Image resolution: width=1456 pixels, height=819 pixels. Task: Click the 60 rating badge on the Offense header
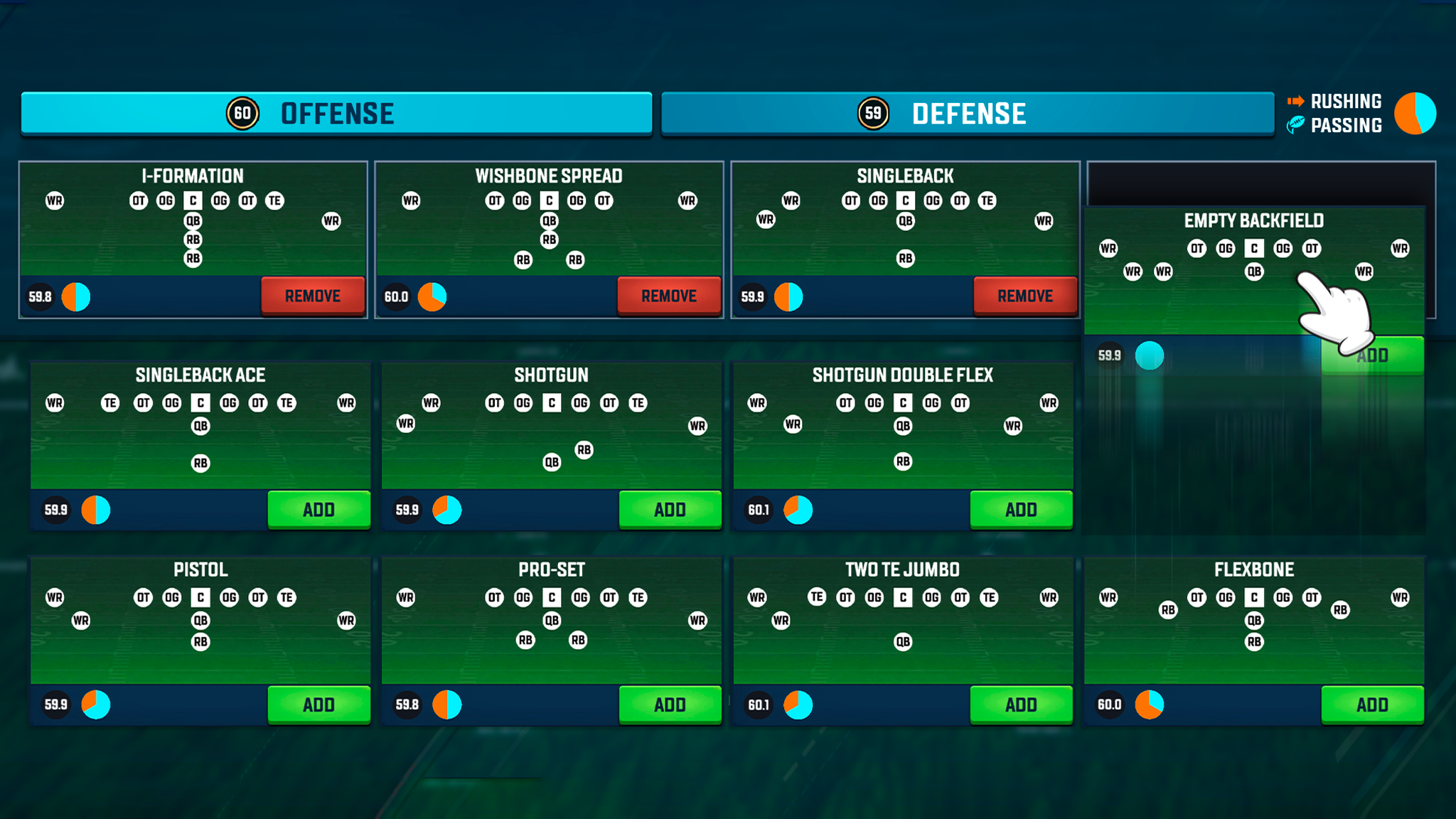pyautogui.click(x=242, y=112)
